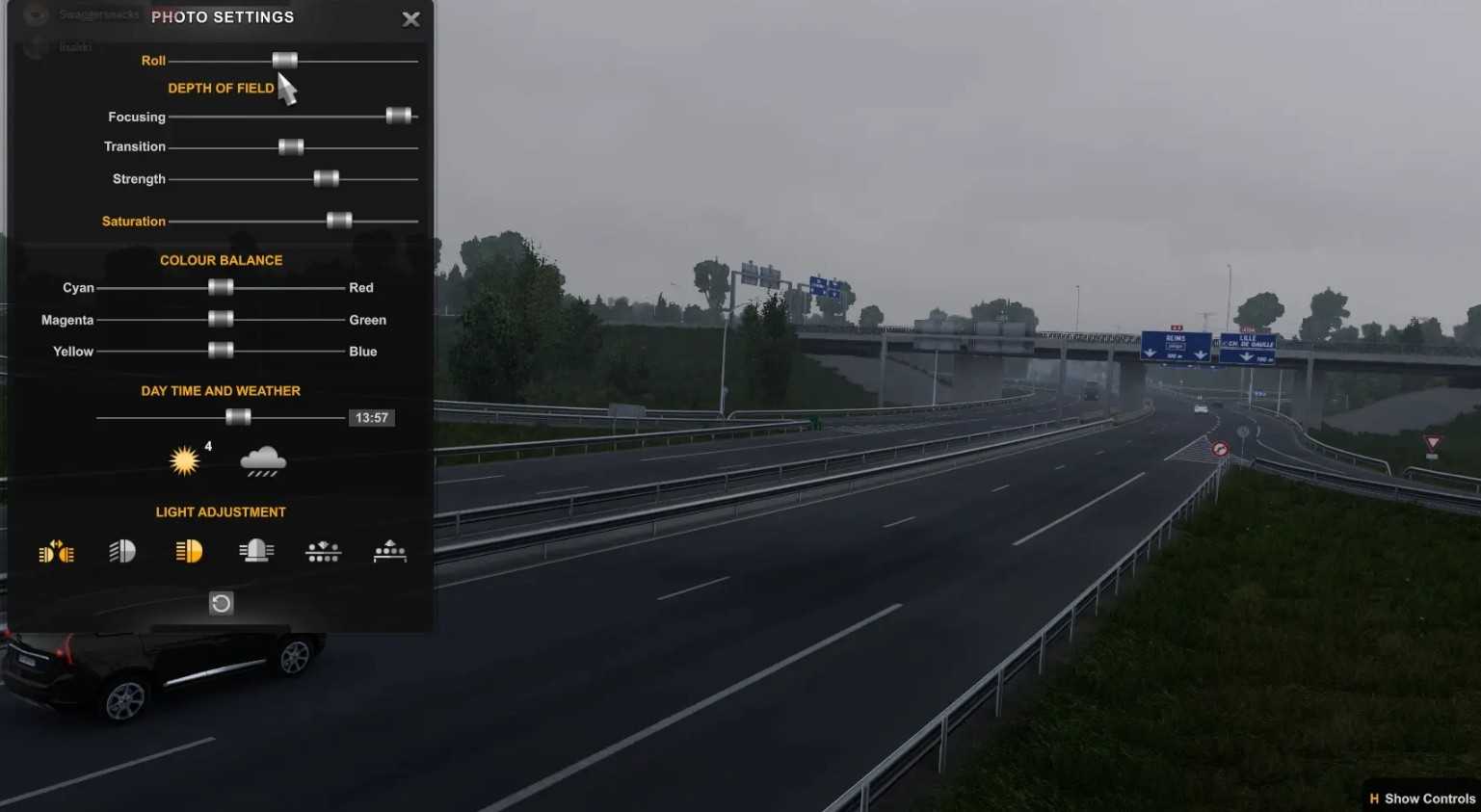Viewport: 1481px width, 812px height.
Task: Toggle the grey headlight icon
Action: coord(122,551)
